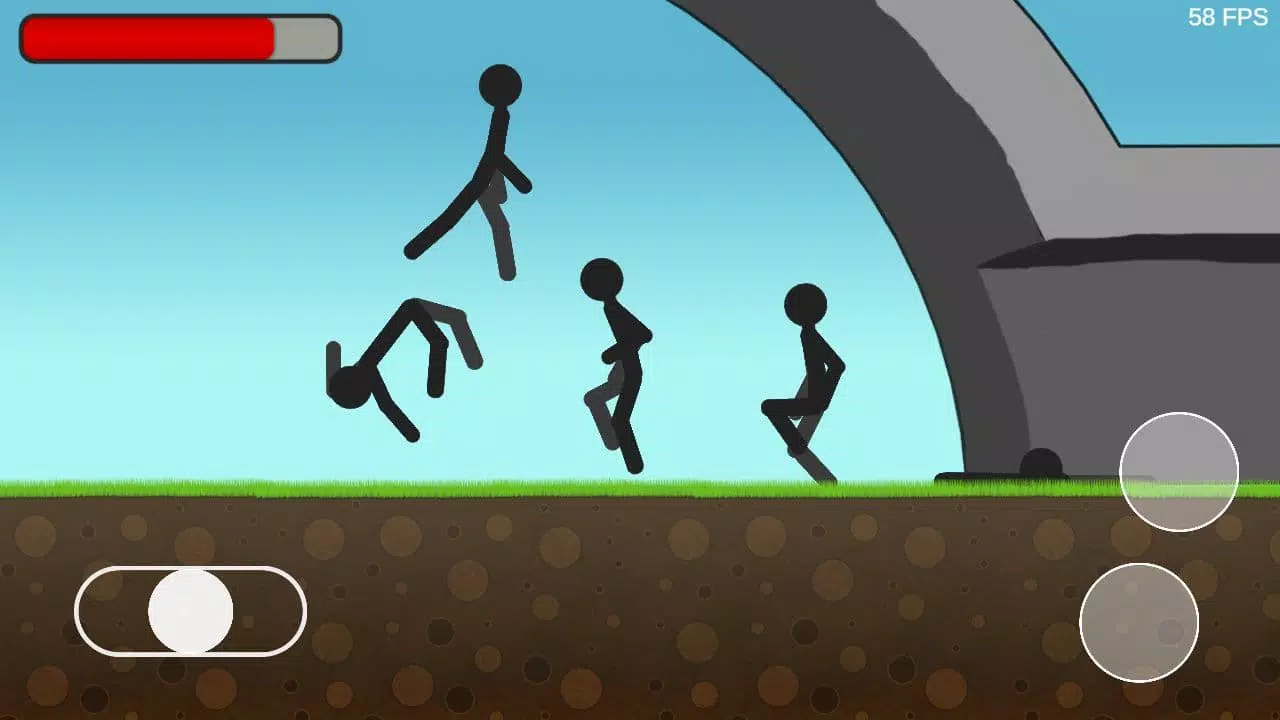Tap the upper circular jump button
Image resolution: width=1280 pixels, height=720 pixels.
(x=1180, y=470)
